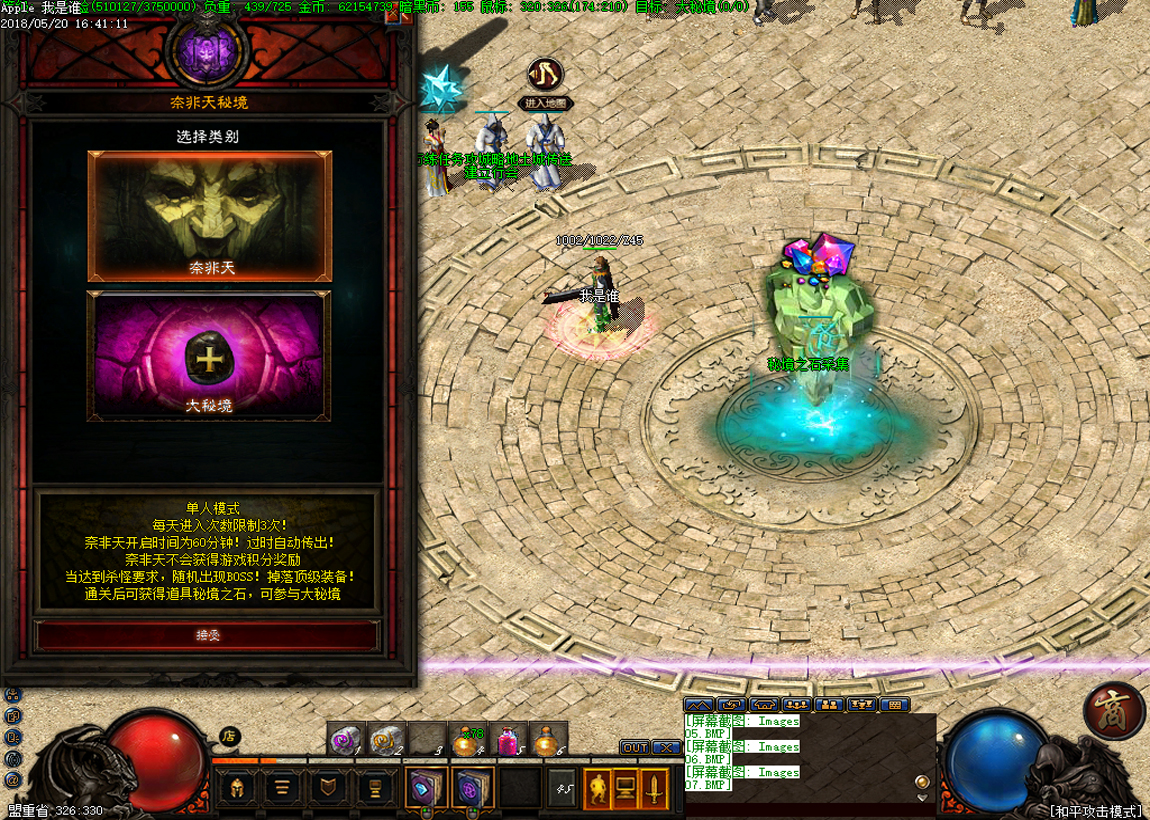The height and width of the screenshot is (820, 1150).
Task: Use the golden potion stack x78
Action: pyautogui.click(x=465, y=741)
